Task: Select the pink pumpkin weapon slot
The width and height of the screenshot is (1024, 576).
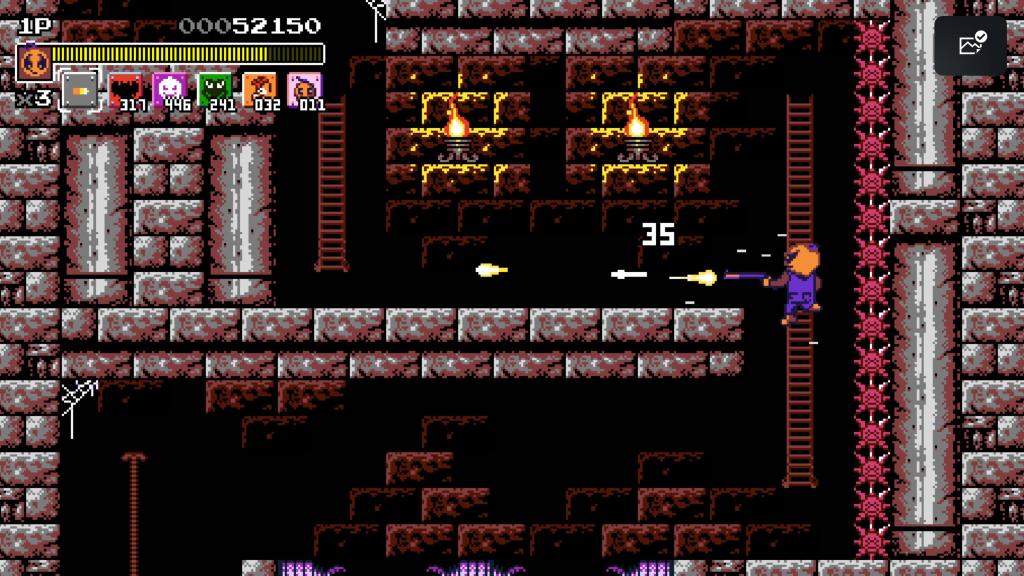Action: click(x=304, y=90)
